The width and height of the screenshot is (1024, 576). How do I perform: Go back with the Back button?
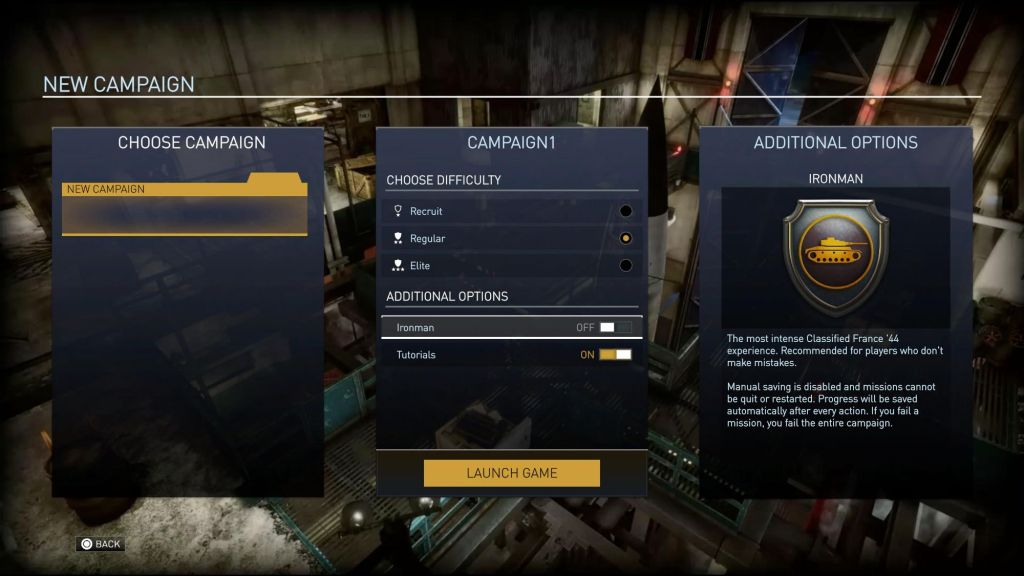100,544
